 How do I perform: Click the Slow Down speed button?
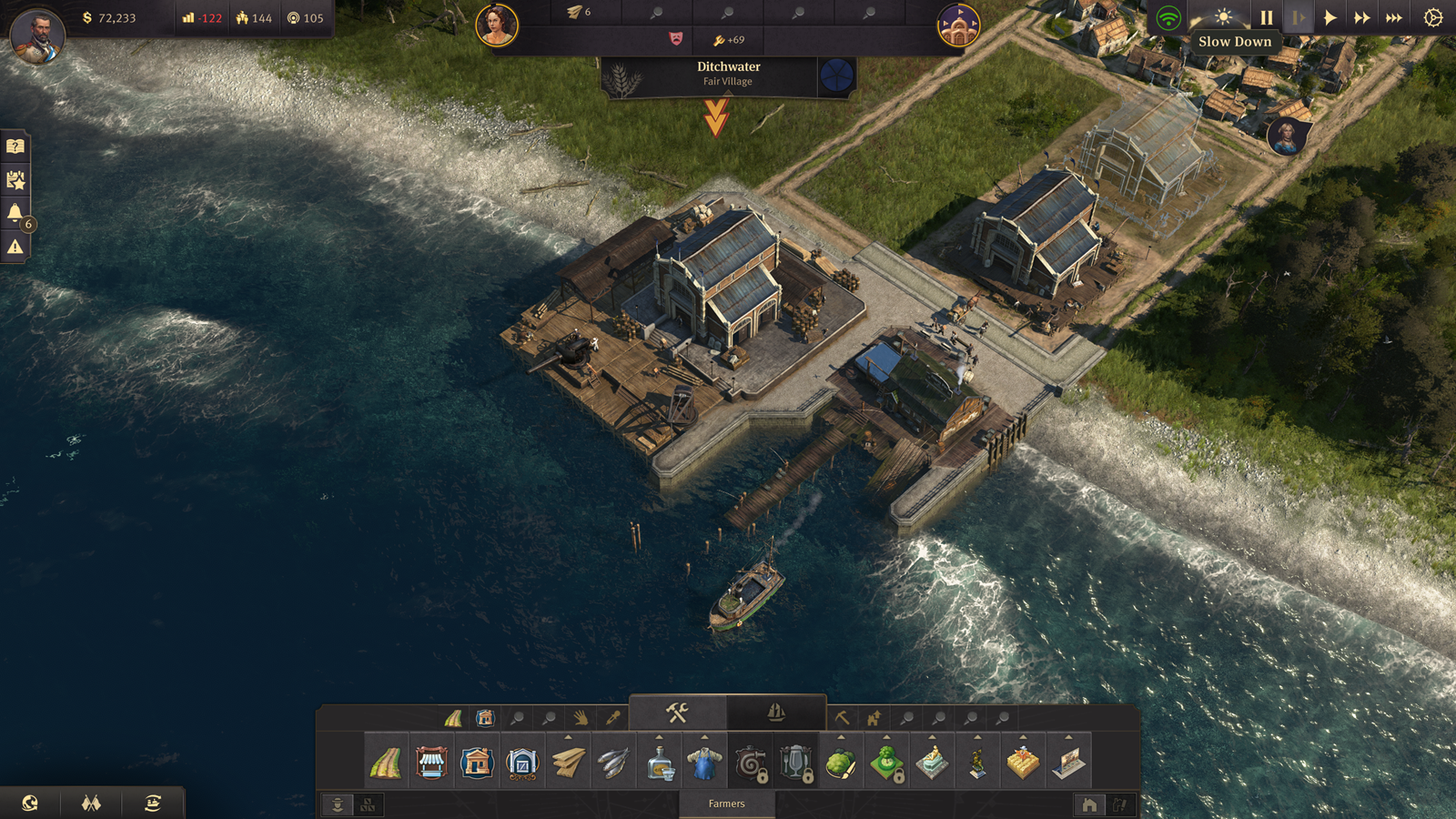[x=1298, y=17]
